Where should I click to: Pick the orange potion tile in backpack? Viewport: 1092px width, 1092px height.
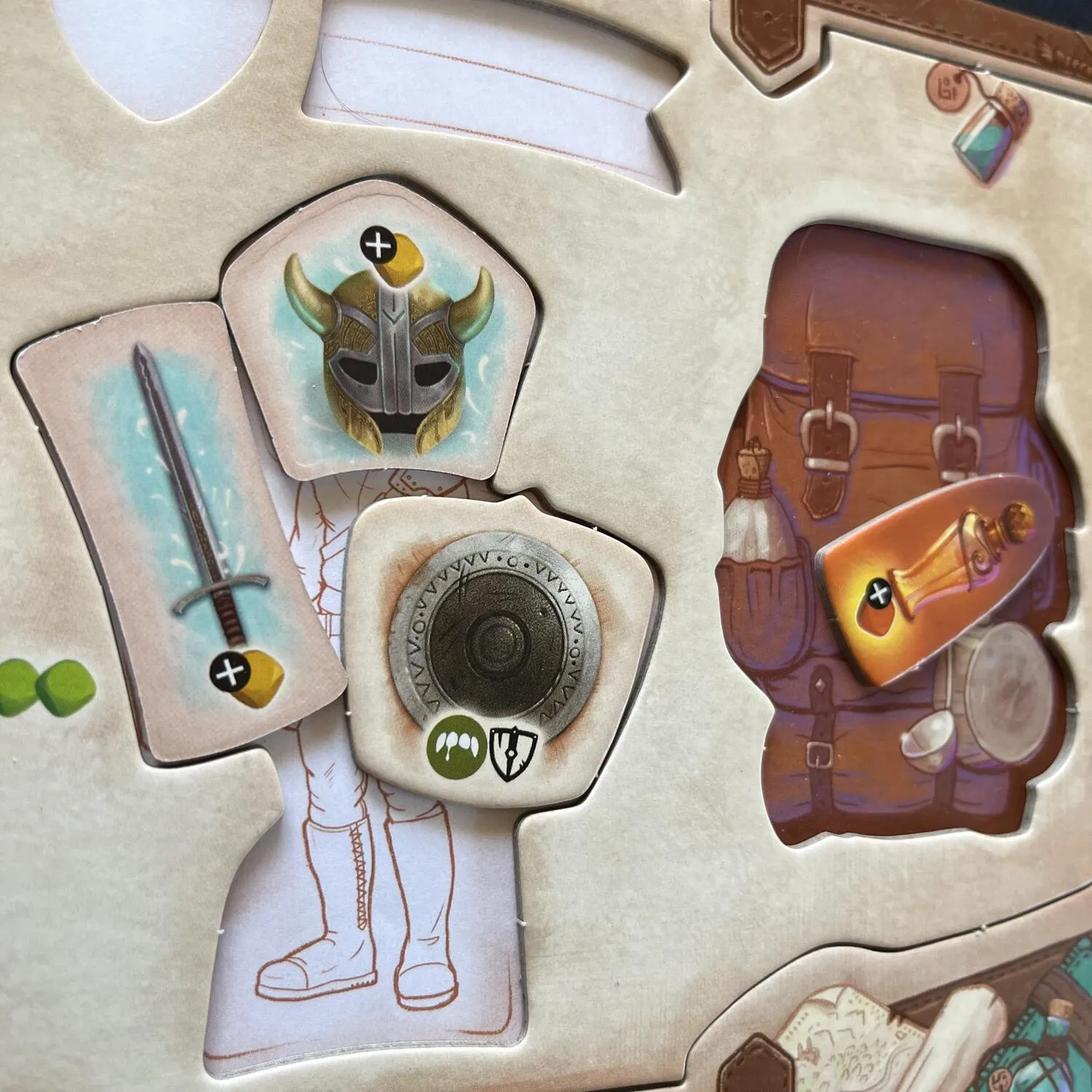tap(939, 575)
